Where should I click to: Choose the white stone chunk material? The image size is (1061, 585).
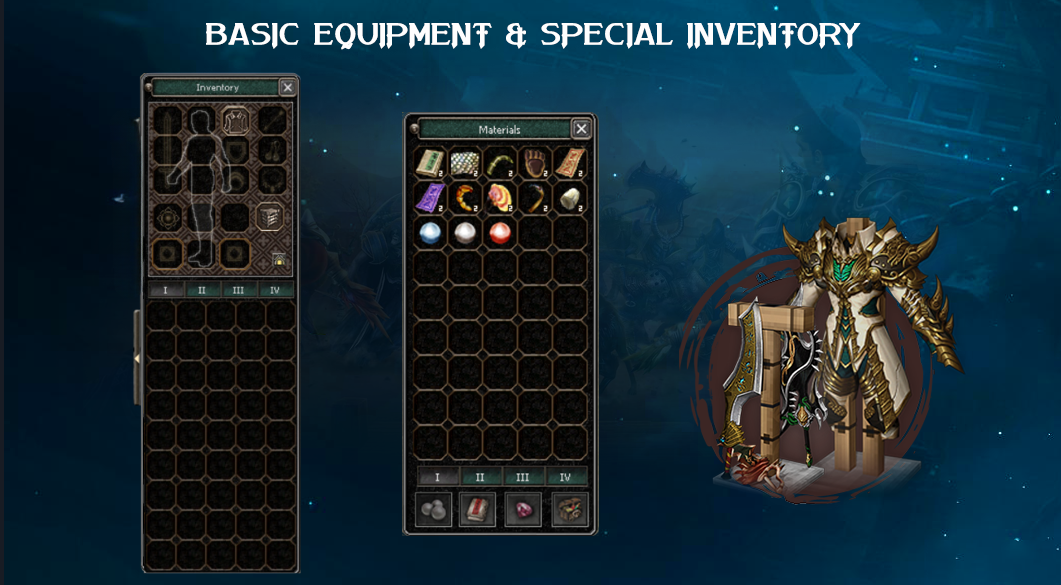[571, 198]
